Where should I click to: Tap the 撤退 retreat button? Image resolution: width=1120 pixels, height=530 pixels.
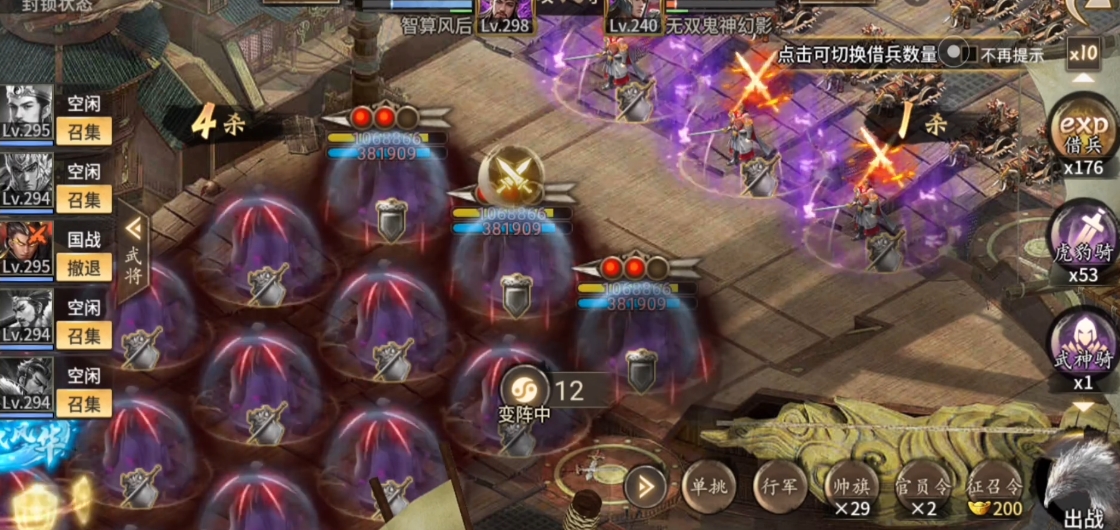[84, 267]
